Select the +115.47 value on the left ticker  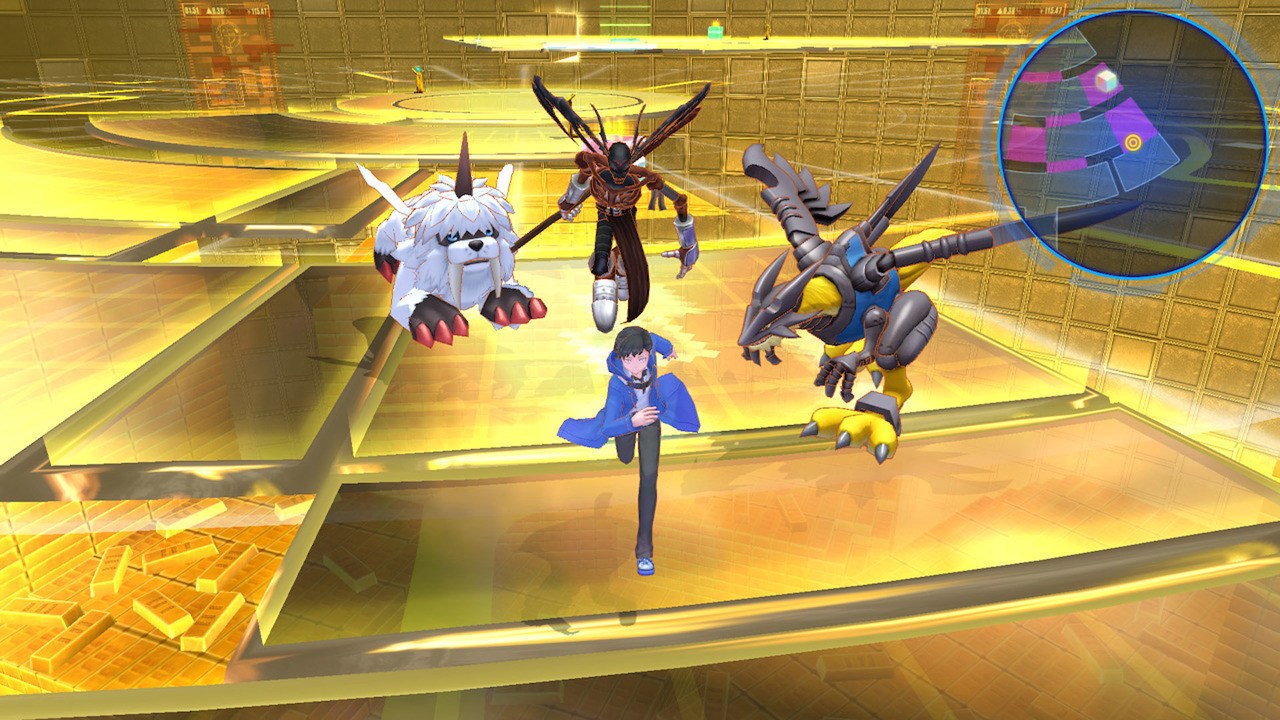tap(259, 10)
